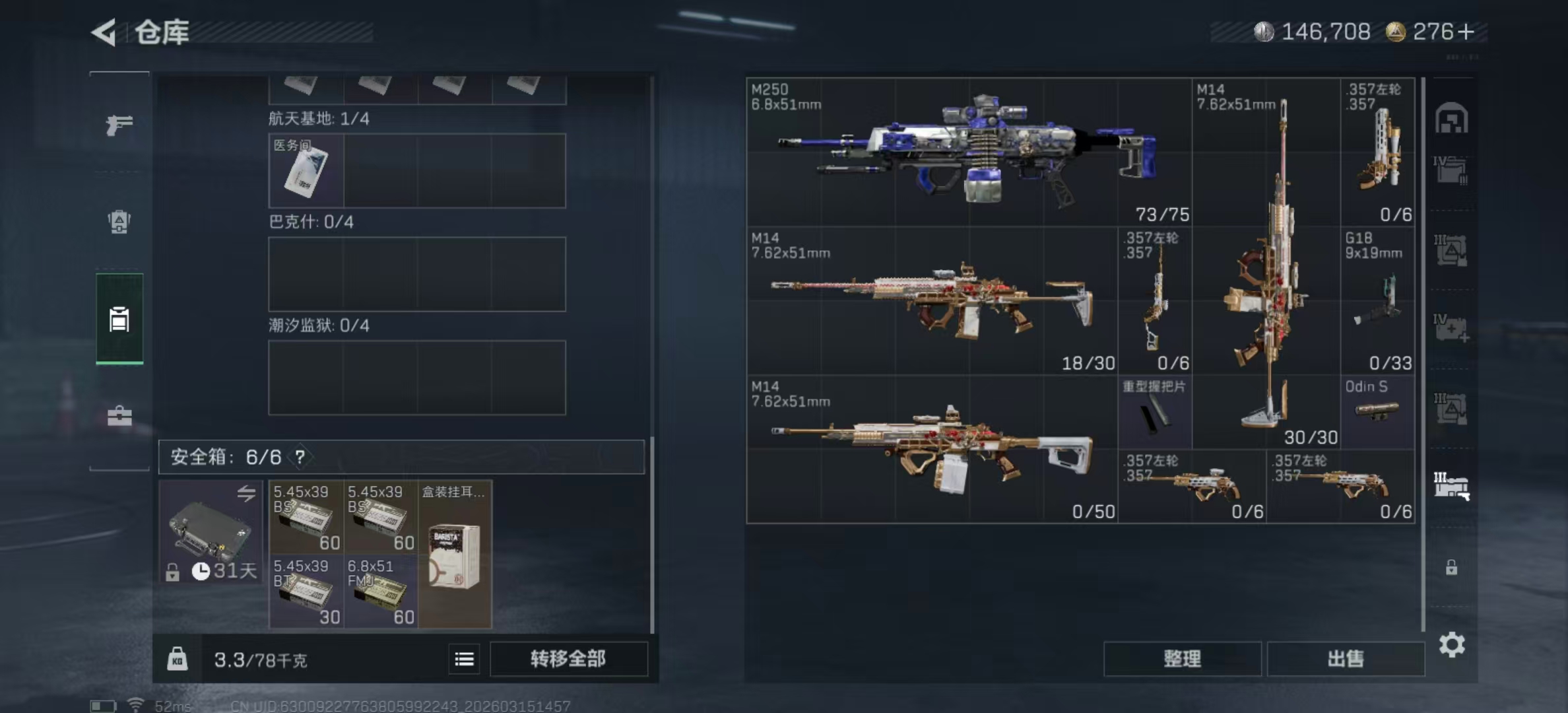The image size is (1568, 713).
Task: Add currency with the plus button
Action: (1466, 32)
